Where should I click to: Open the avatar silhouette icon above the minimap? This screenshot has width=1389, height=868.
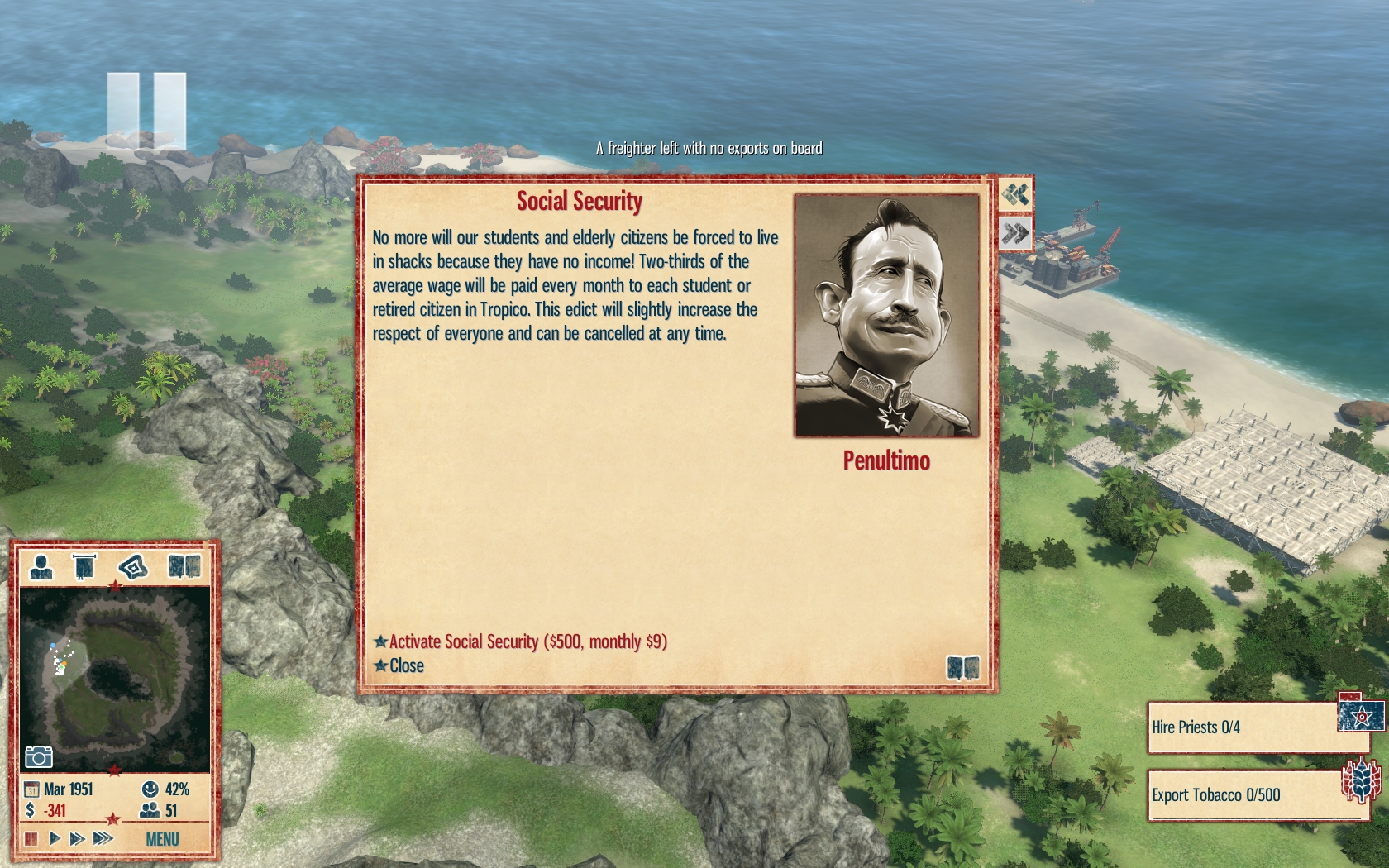point(41,567)
